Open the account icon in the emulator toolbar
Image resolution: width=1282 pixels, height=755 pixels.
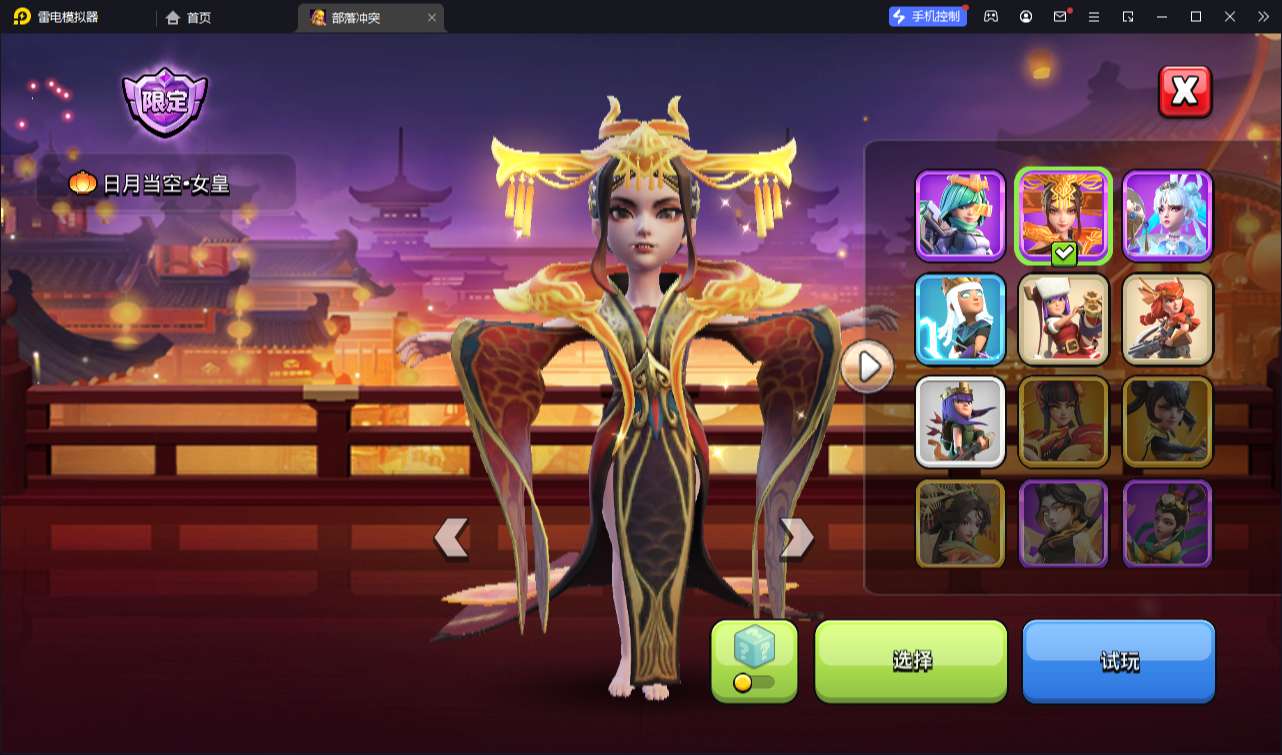1025,16
